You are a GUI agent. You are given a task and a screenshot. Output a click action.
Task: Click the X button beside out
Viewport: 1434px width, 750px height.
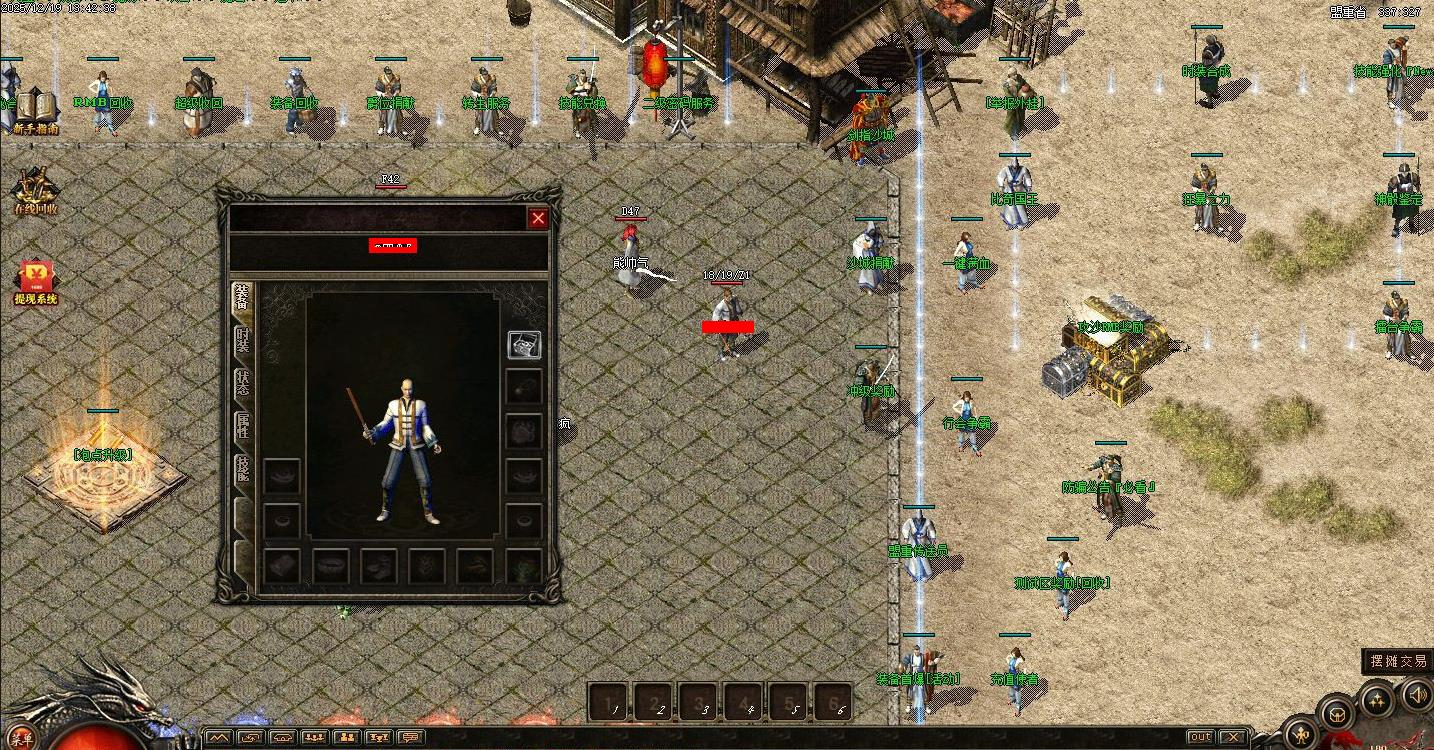(1233, 738)
